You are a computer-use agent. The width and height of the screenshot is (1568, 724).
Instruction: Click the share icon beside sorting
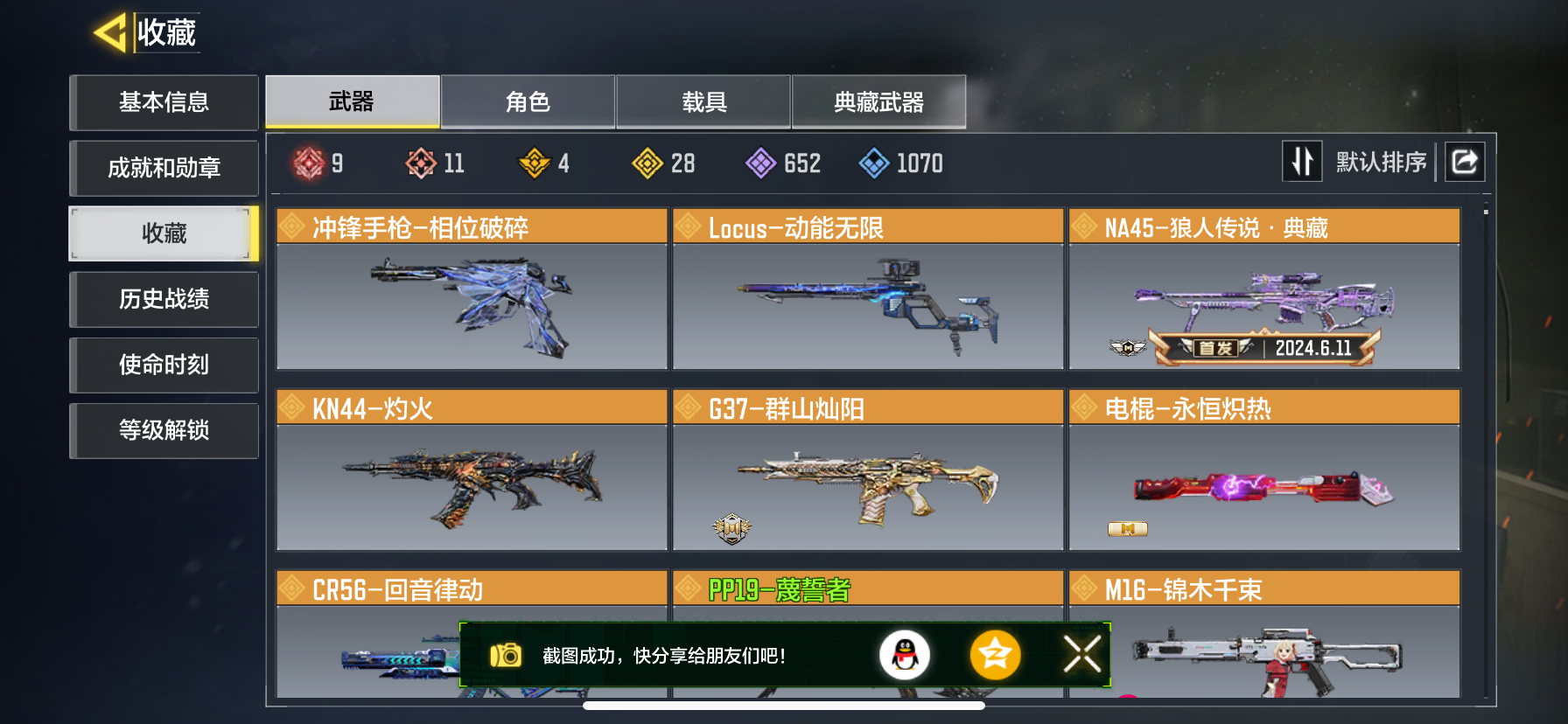pos(1465,162)
